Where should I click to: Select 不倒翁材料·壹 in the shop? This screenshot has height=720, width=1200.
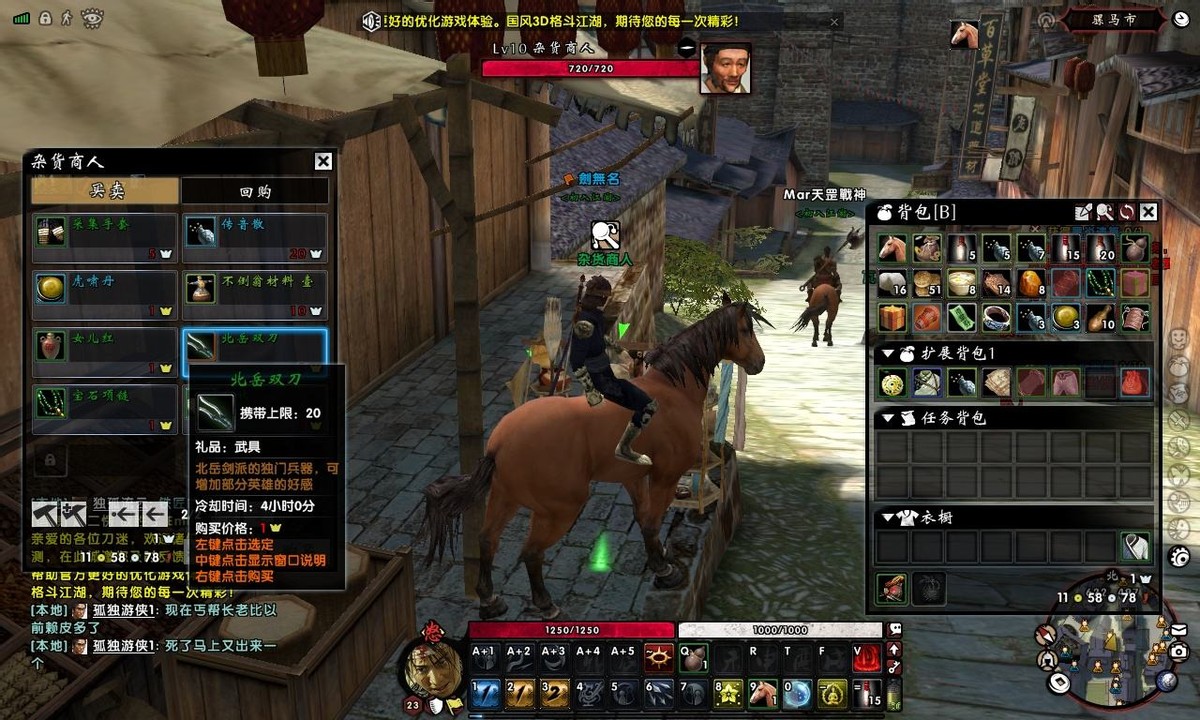point(255,295)
